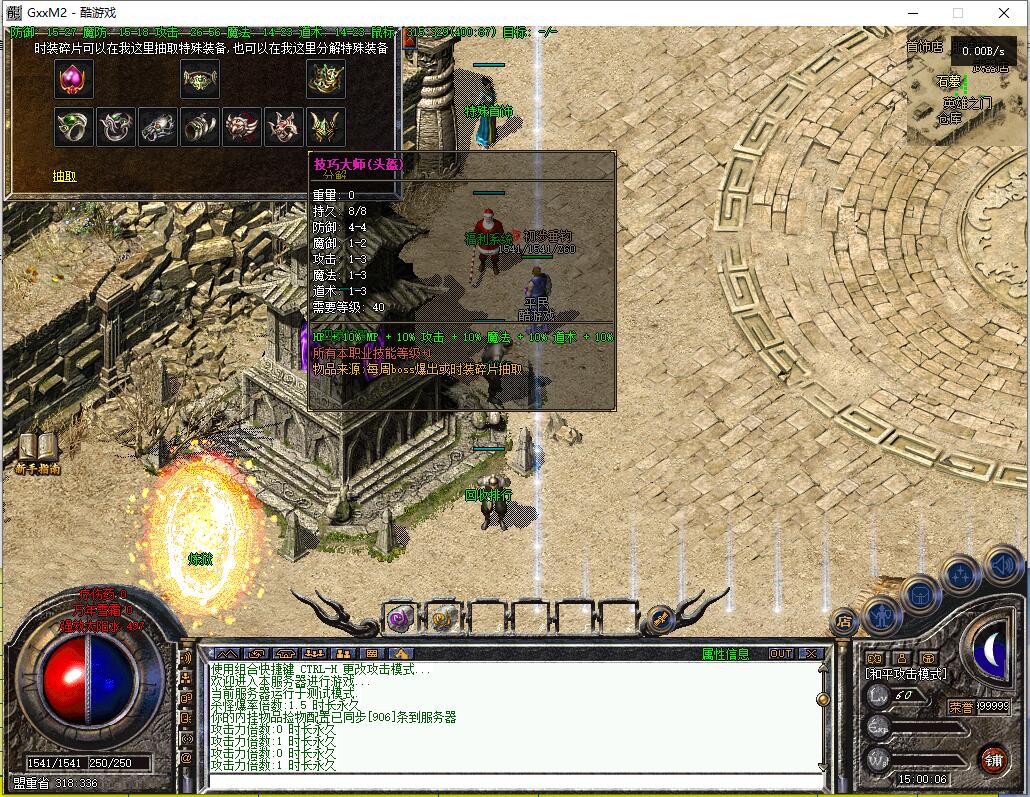
Task: Choose the 分解 option in the tooltip
Action: click(335, 174)
